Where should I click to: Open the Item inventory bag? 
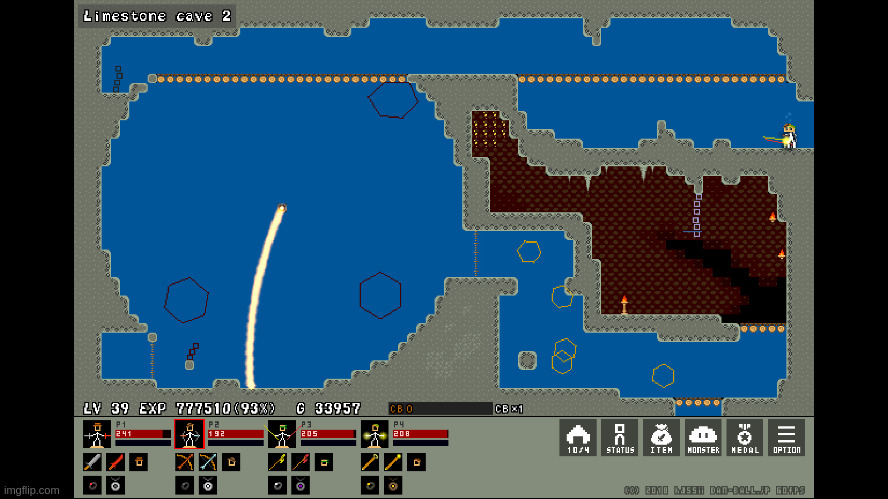pyautogui.click(x=661, y=437)
